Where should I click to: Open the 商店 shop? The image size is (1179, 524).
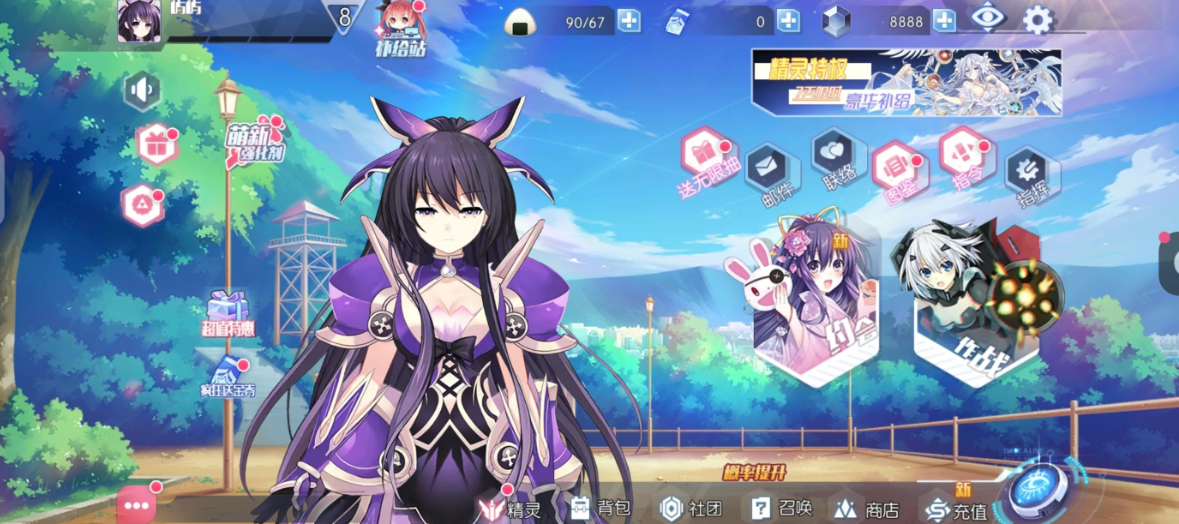[866, 509]
